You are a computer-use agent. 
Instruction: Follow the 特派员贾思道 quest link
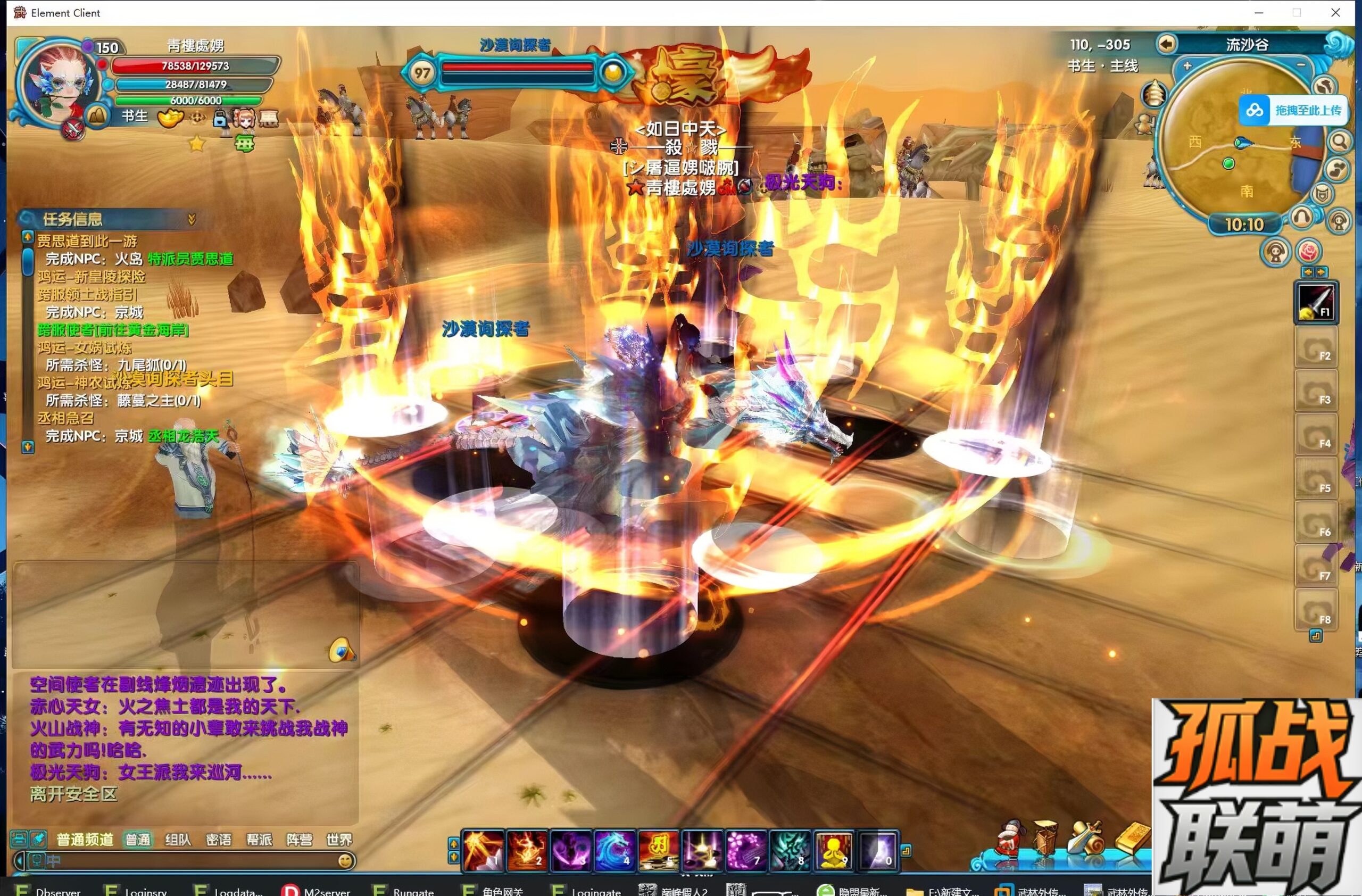pos(190,259)
